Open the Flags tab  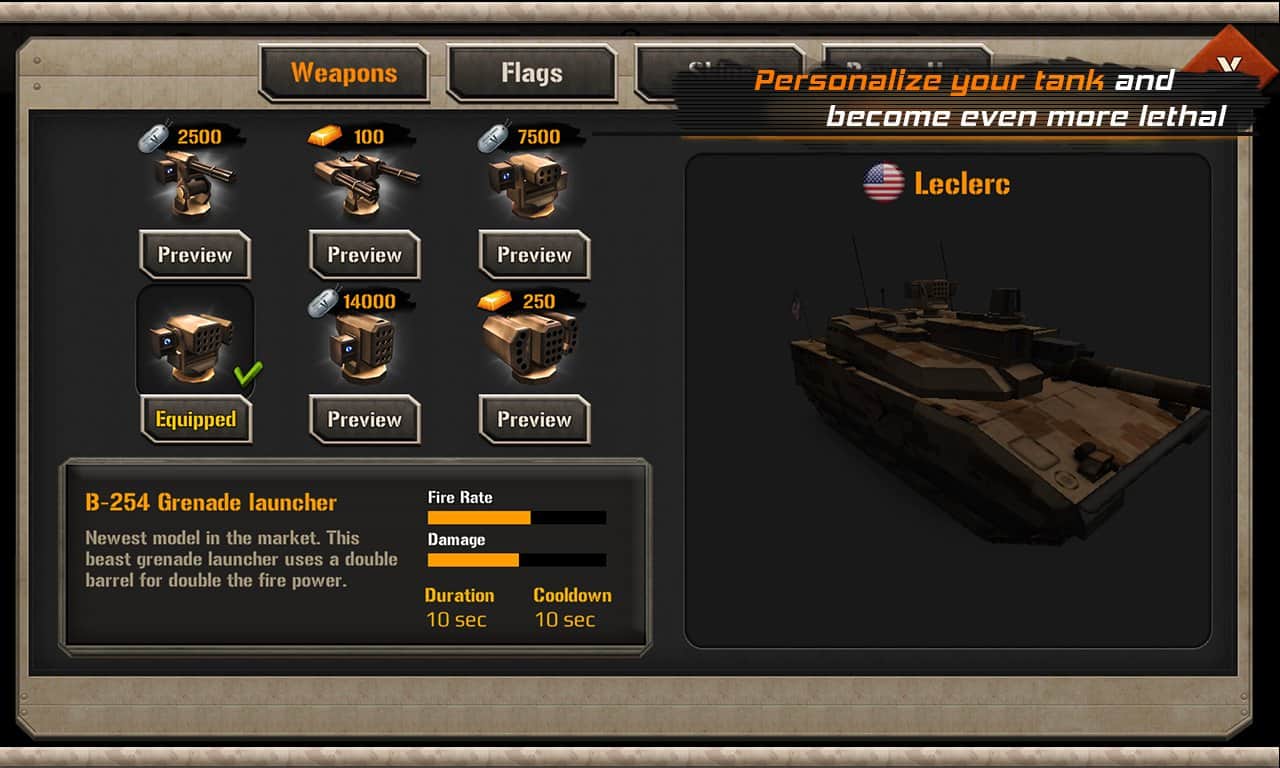(x=531, y=73)
